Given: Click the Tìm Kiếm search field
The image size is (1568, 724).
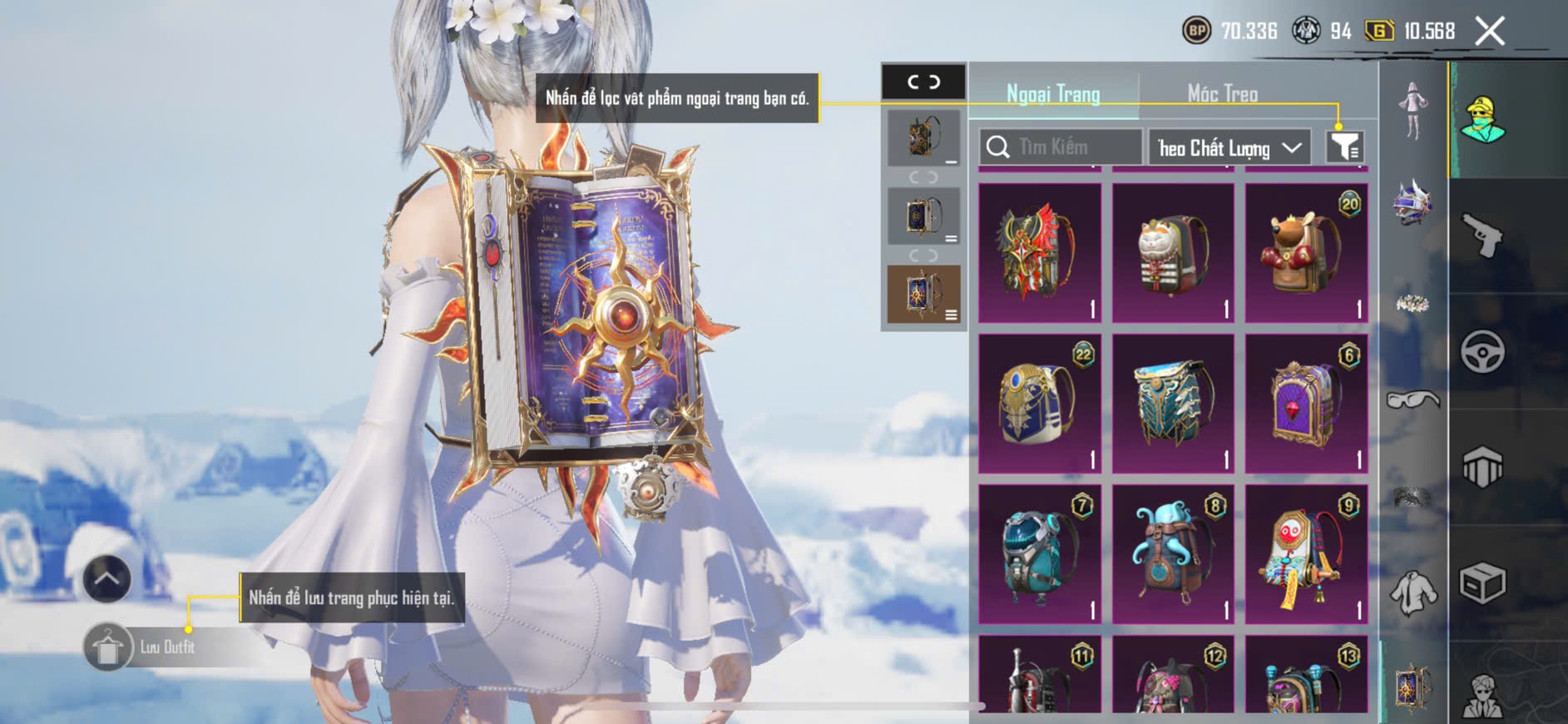Looking at the screenshot, I should (1061, 147).
